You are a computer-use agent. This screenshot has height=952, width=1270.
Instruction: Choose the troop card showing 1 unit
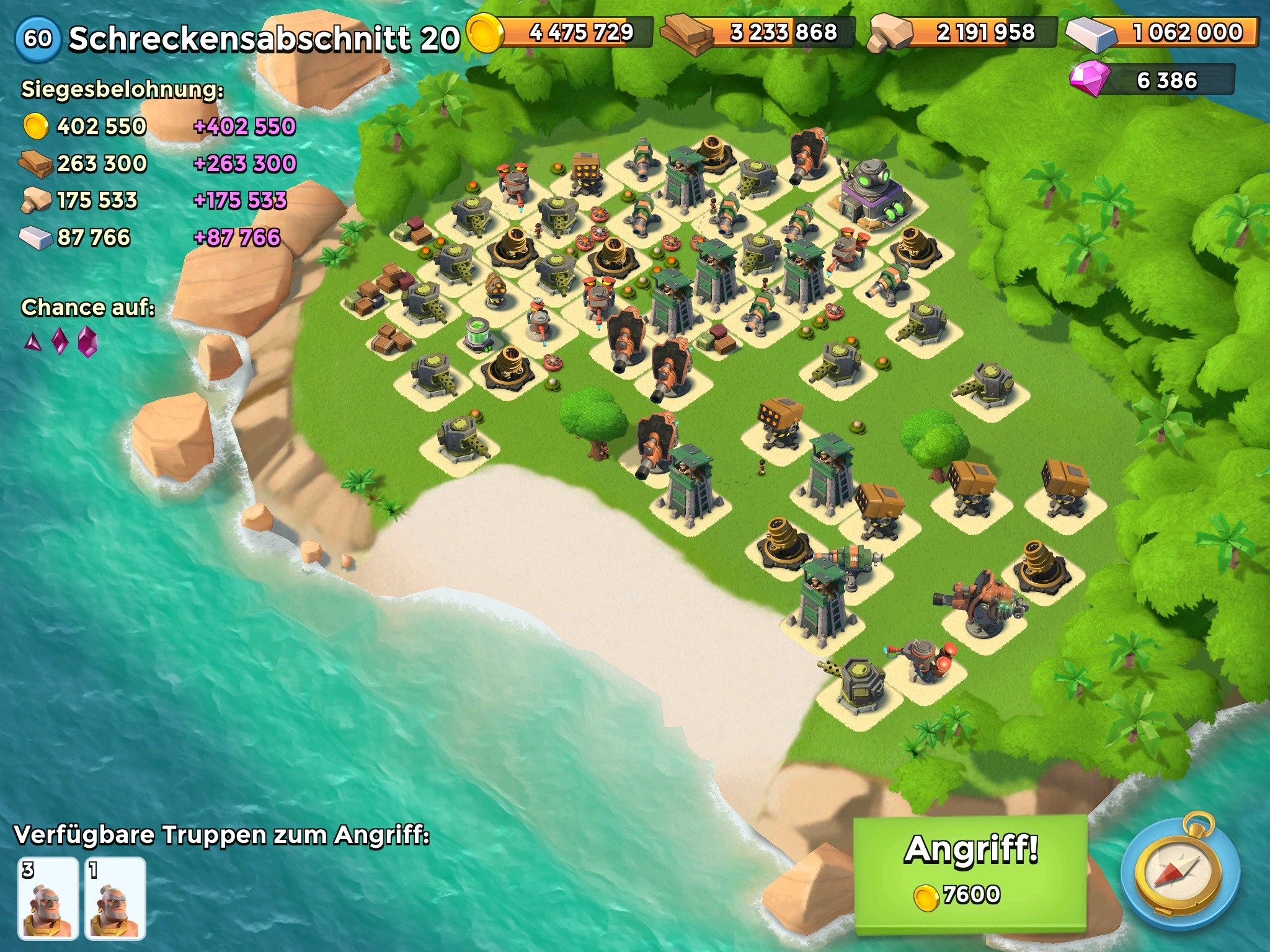click(x=115, y=898)
